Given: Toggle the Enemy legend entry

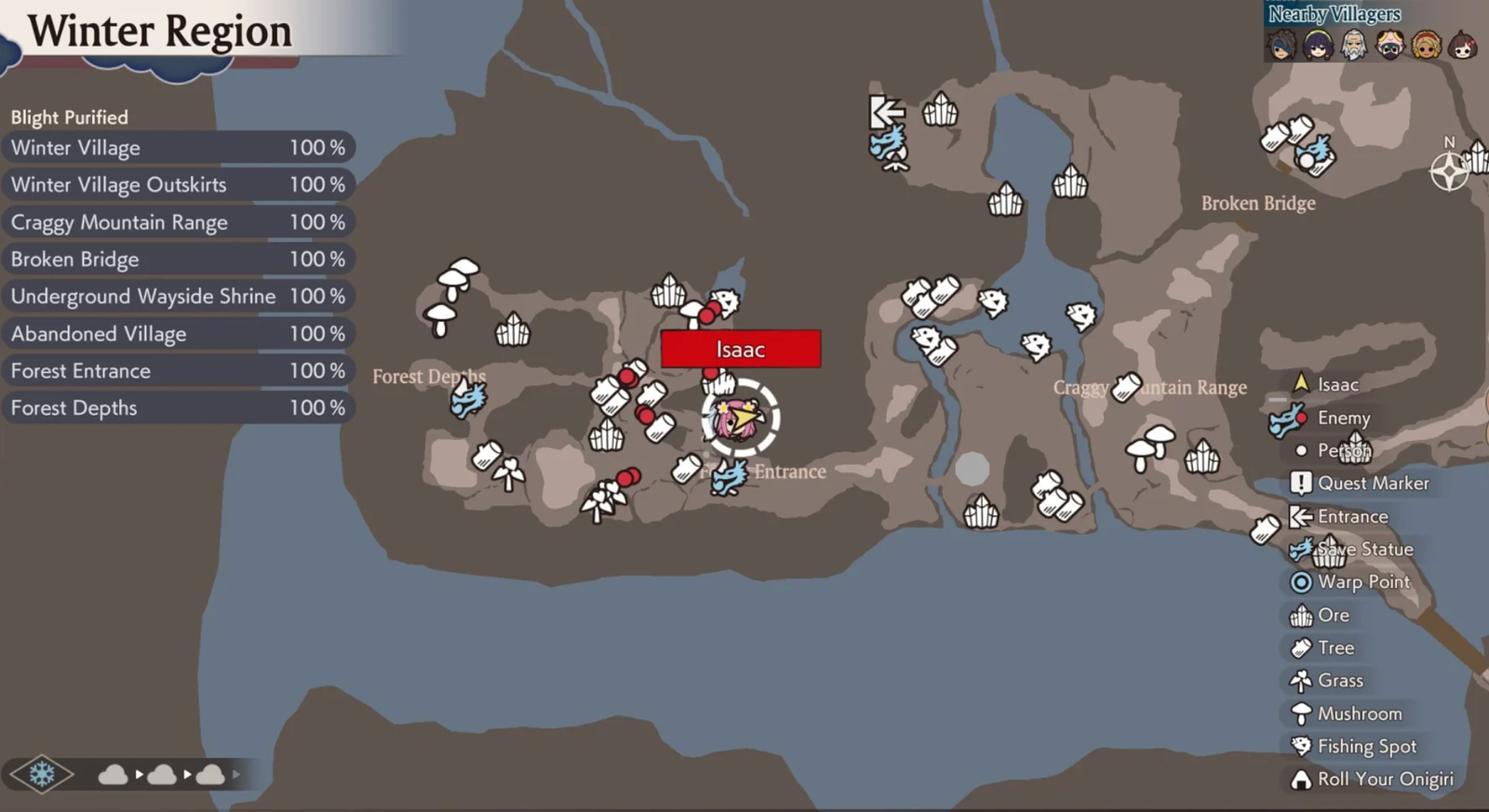Looking at the screenshot, I should (x=1343, y=419).
